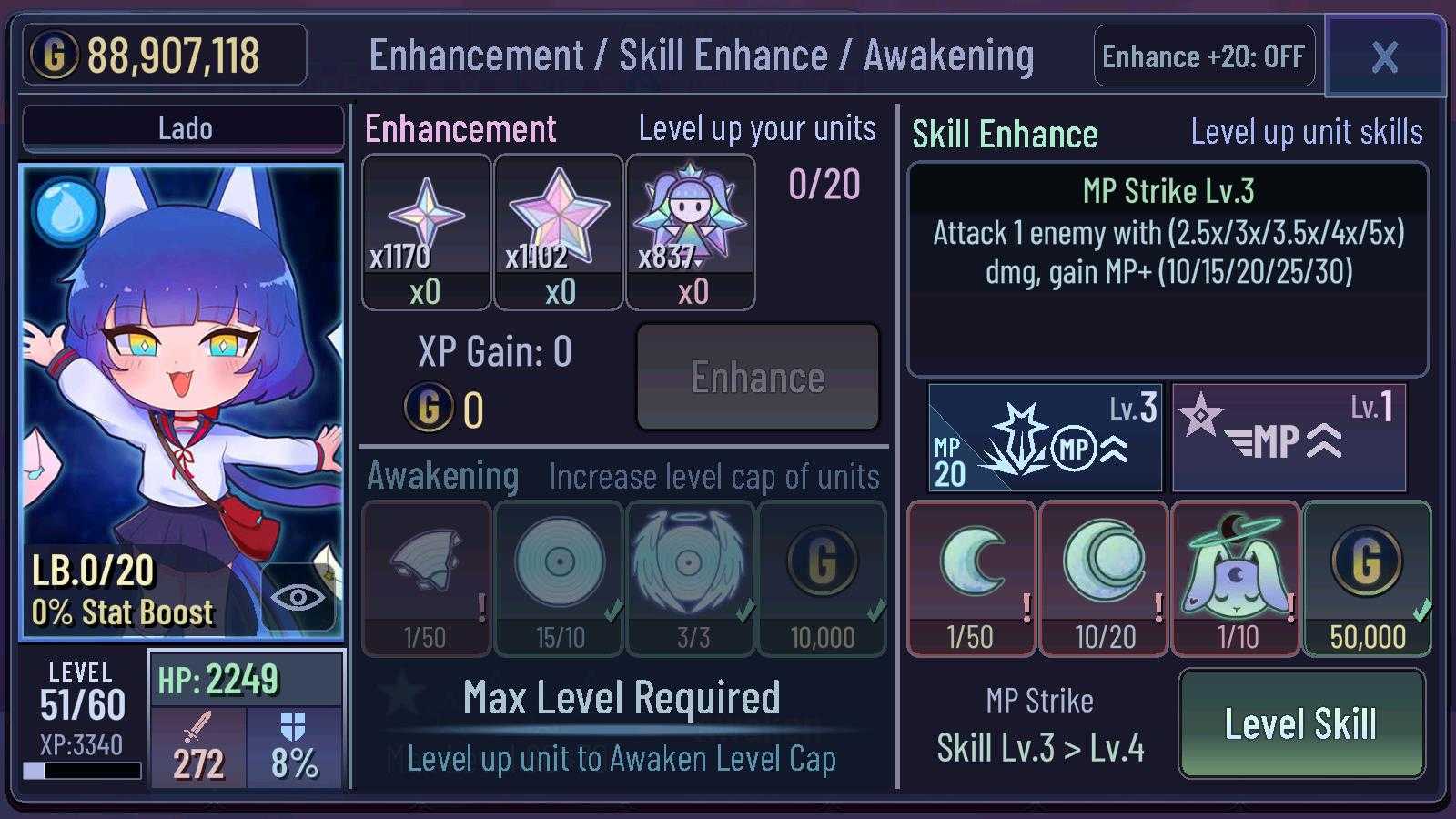Close the enhancement window

click(x=1384, y=56)
